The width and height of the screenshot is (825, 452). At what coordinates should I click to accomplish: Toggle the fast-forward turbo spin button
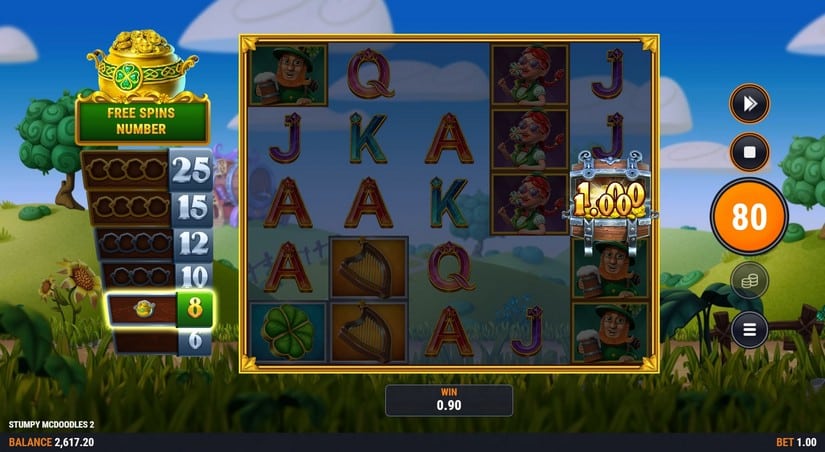pyautogui.click(x=749, y=103)
